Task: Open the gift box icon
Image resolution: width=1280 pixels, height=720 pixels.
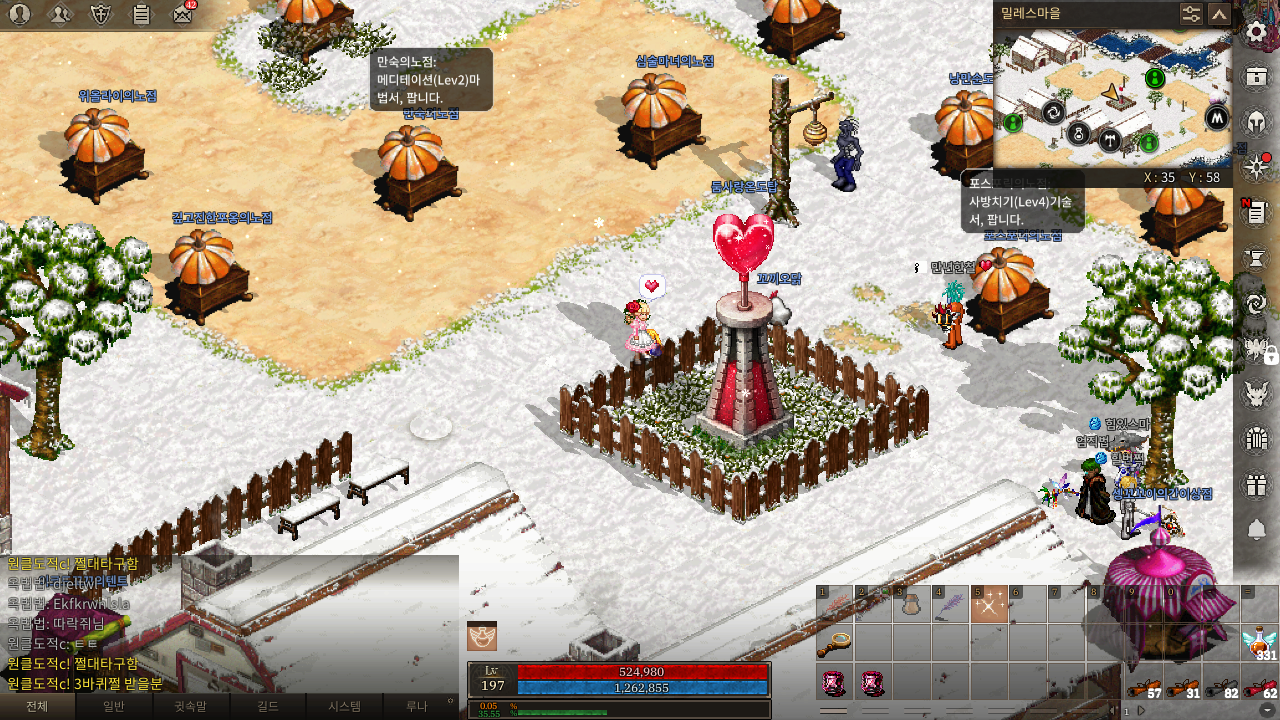Action: (1257, 485)
